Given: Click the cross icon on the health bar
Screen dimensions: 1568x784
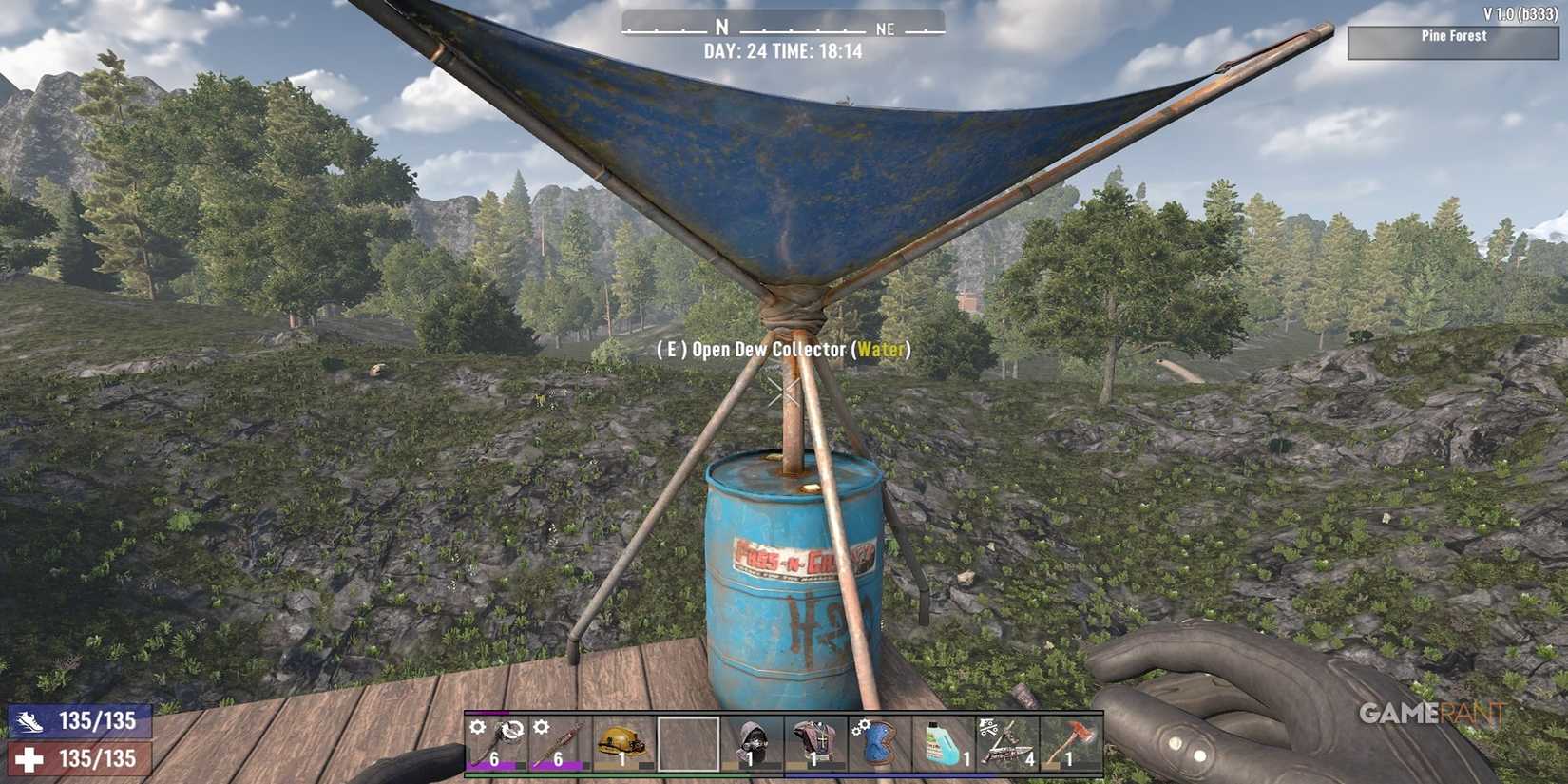Looking at the screenshot, I should (30, 759).
